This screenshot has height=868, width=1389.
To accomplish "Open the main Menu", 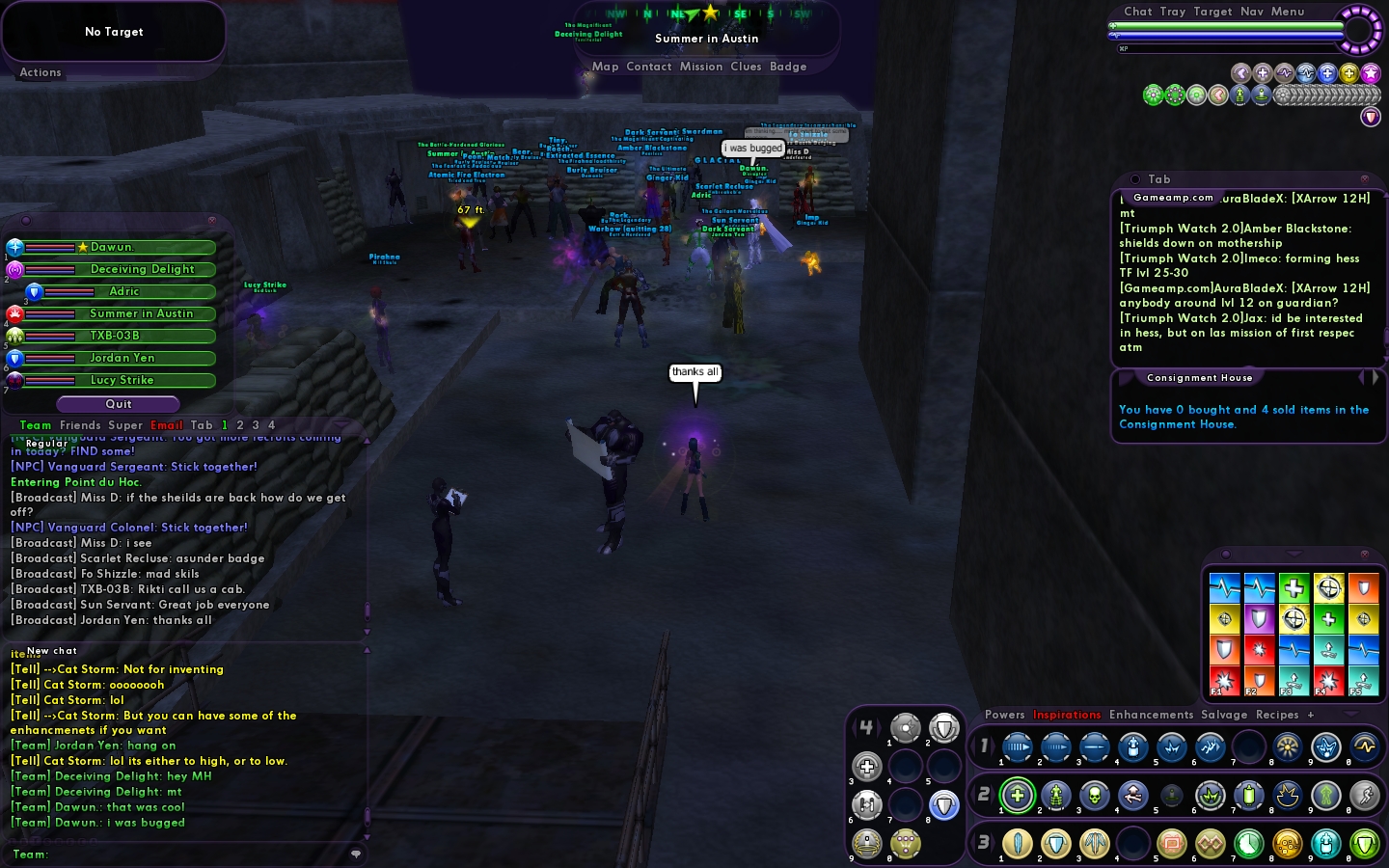I will pyautogui.click(x=1288, y=12).
